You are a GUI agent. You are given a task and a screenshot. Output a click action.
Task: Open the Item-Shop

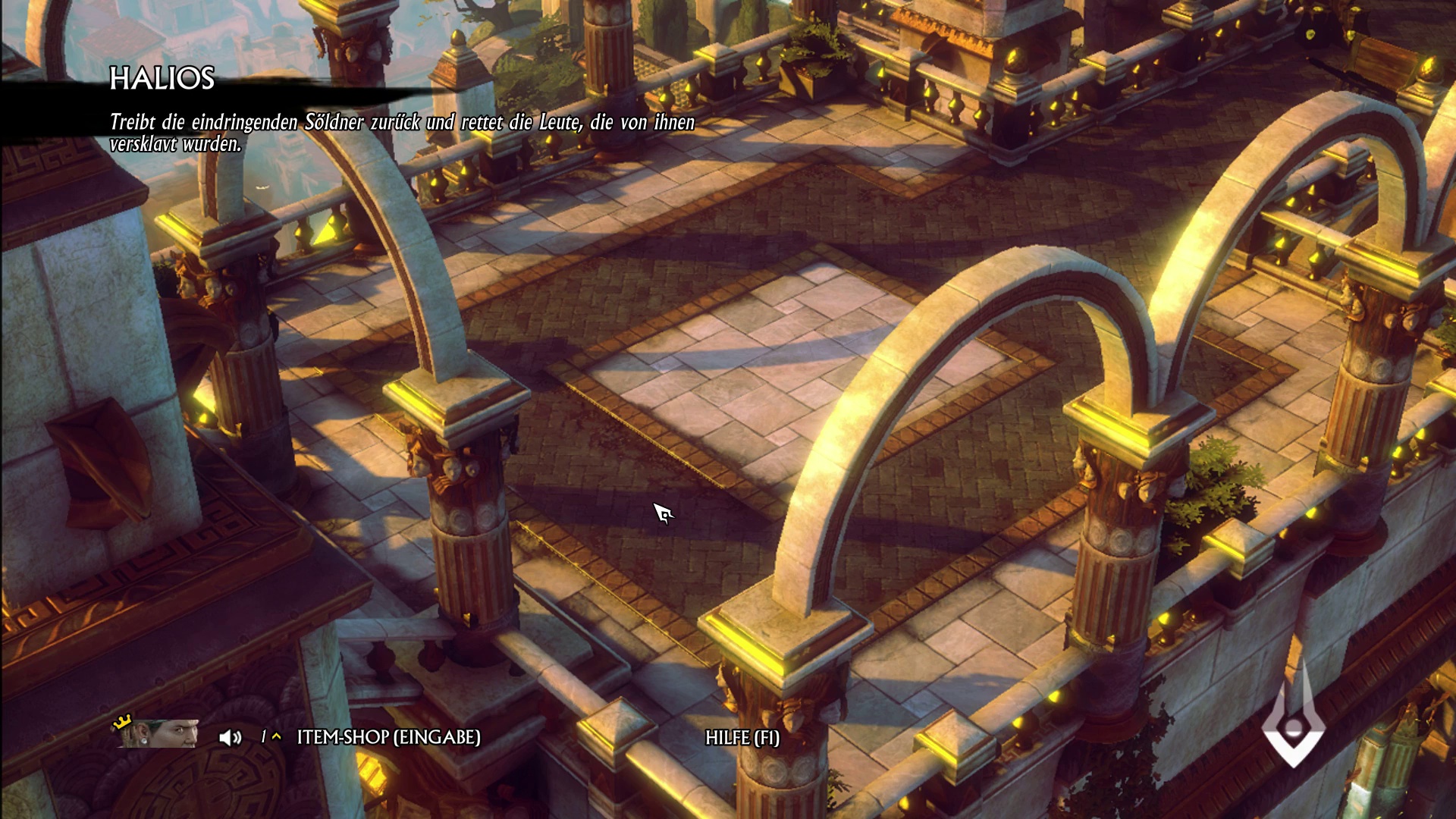click(x=388, y=737)
